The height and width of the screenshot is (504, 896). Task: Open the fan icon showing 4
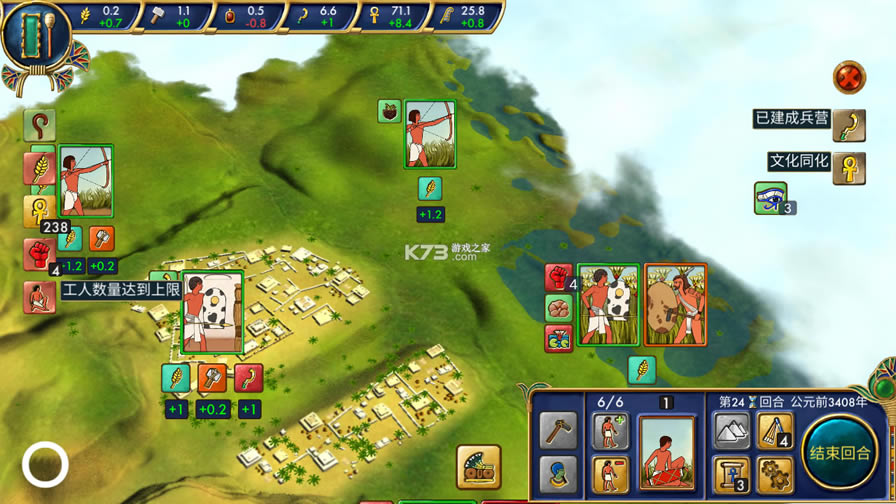(774, 431)
